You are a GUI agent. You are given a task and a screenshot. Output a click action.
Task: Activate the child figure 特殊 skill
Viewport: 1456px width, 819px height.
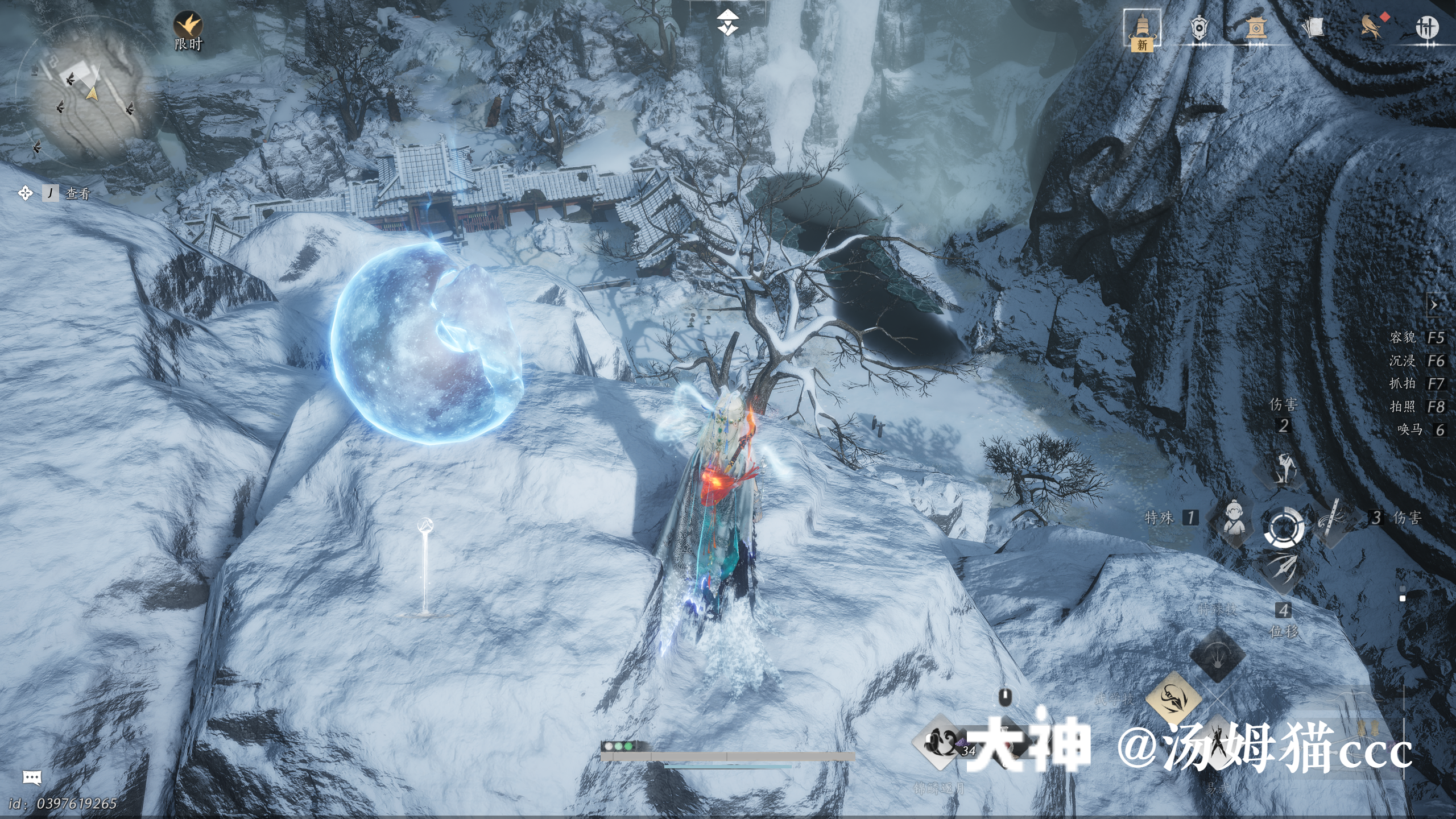[1232, 519]
